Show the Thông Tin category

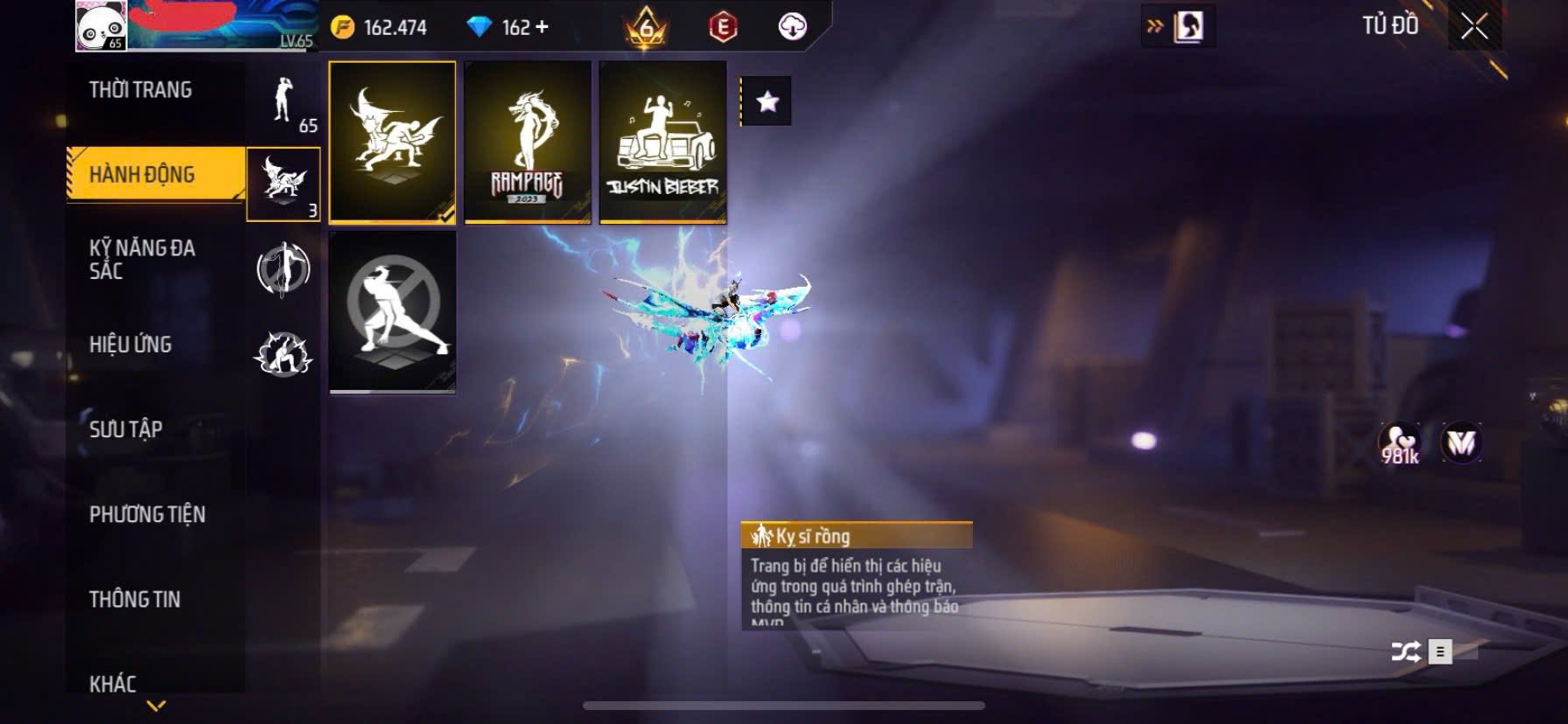click(x=135, y=599)
